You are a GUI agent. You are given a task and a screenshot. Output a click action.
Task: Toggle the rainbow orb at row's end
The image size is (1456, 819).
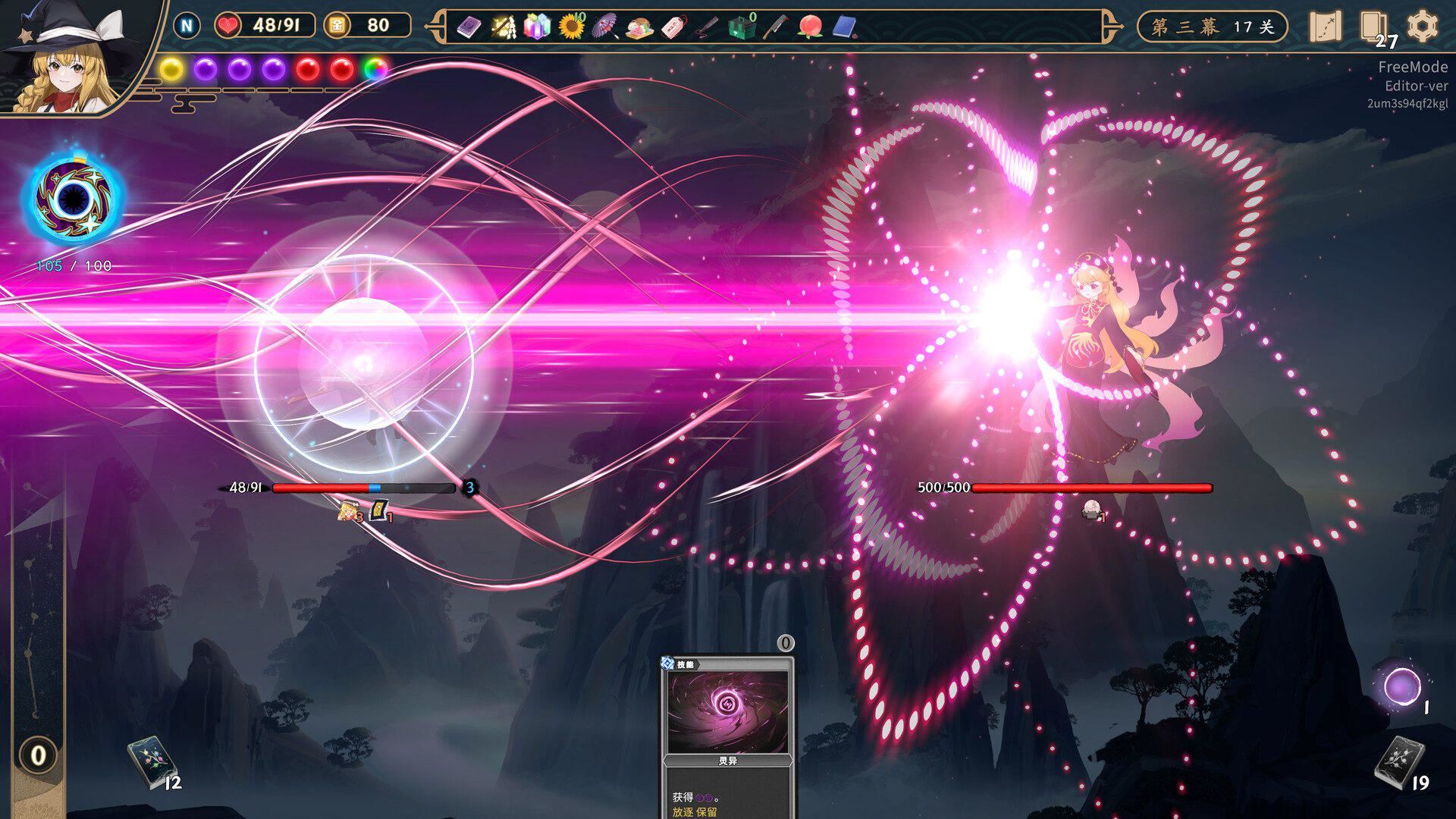pos(374,67)
